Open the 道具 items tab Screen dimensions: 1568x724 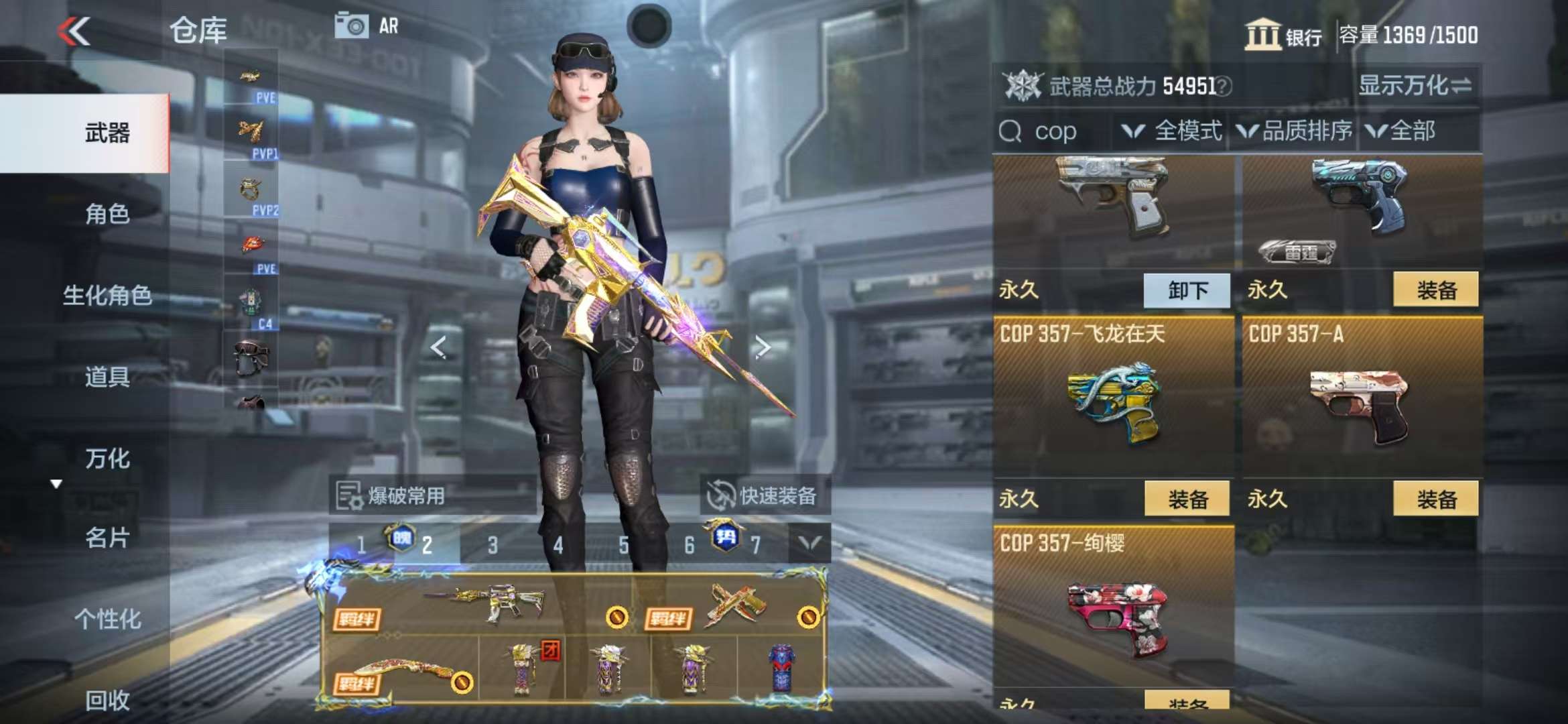coord(107,377)
